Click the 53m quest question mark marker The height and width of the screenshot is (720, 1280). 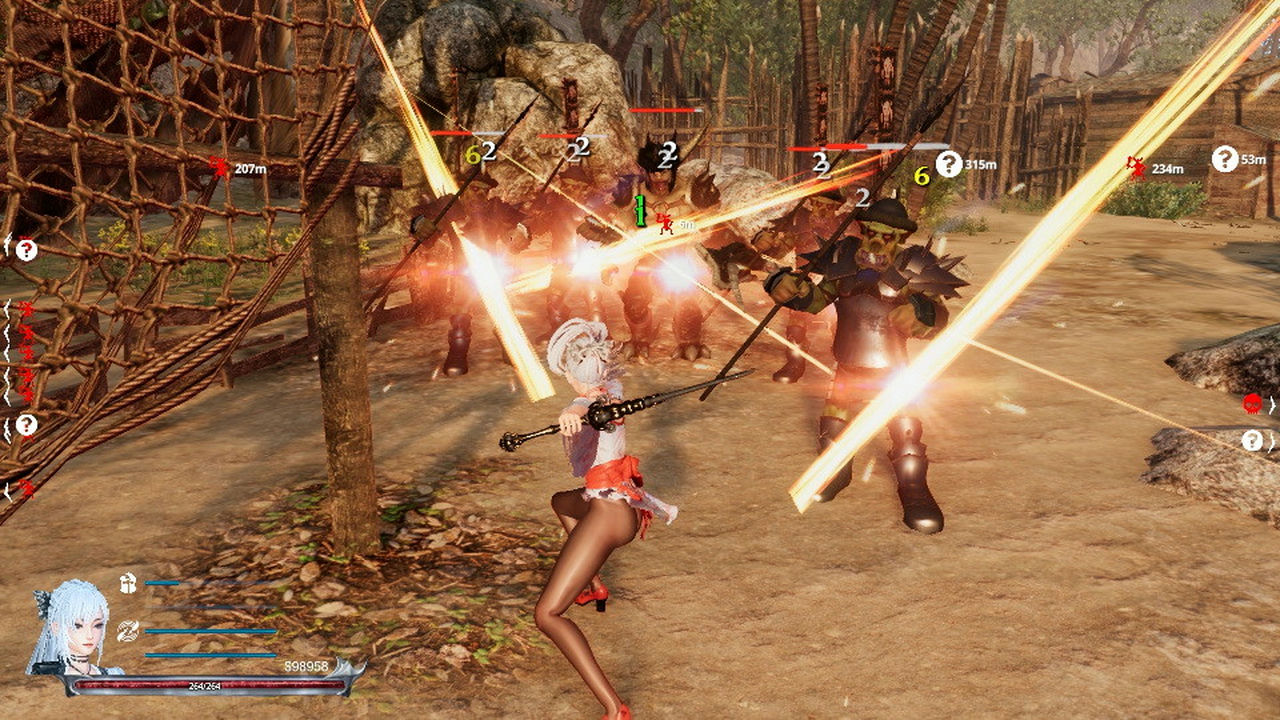click(x=1224, y=157)
